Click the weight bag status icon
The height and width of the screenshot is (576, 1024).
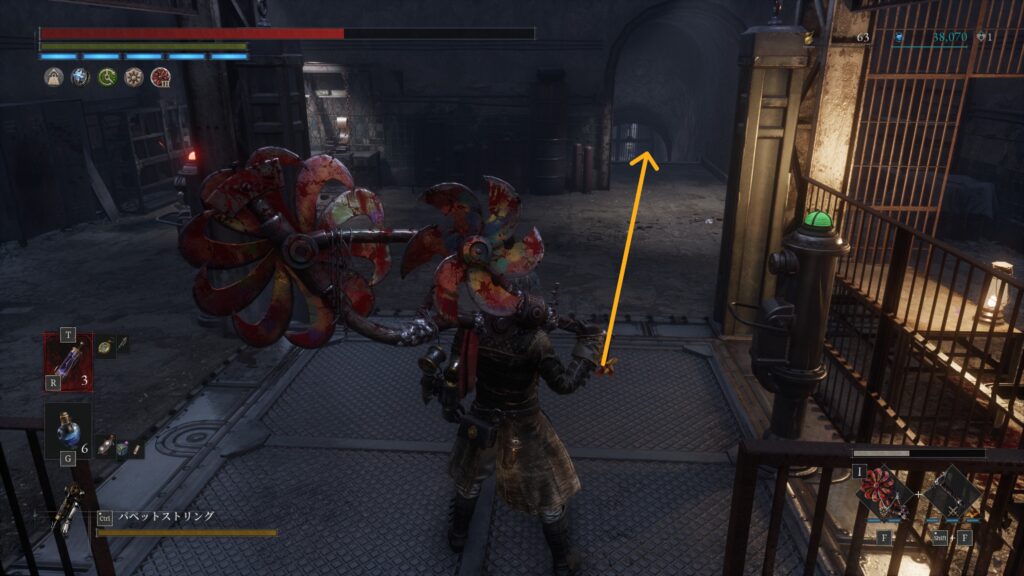[x=53, y=77]
